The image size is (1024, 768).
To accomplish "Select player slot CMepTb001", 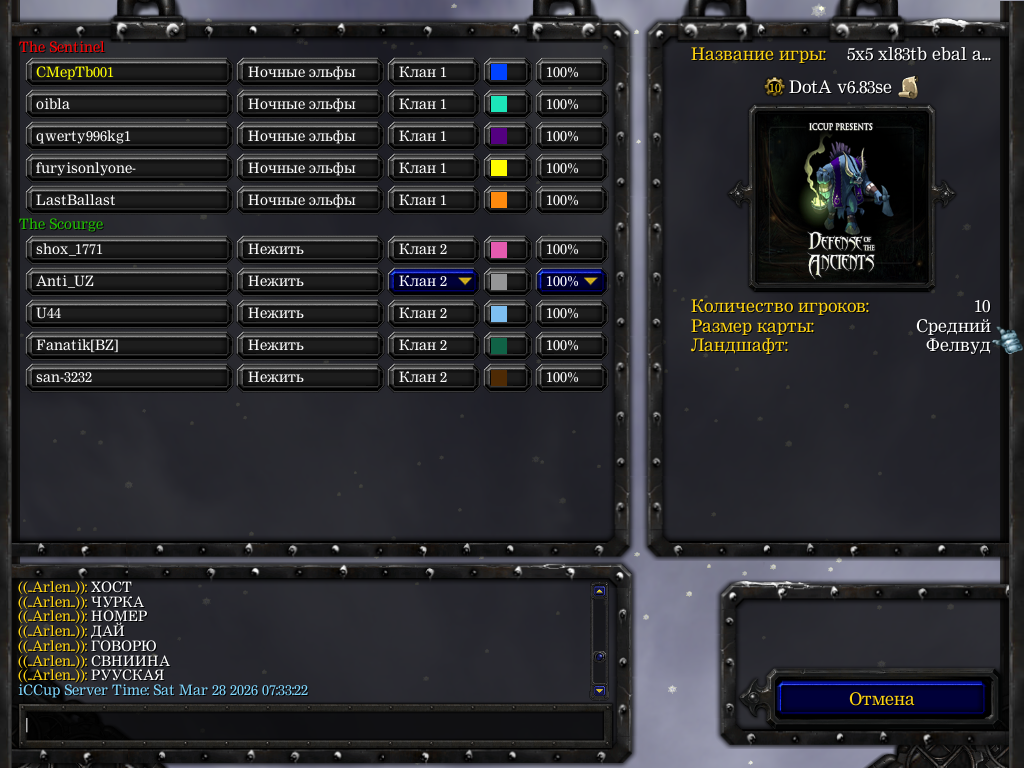I will pyautogui.click(x=129, y=72).
